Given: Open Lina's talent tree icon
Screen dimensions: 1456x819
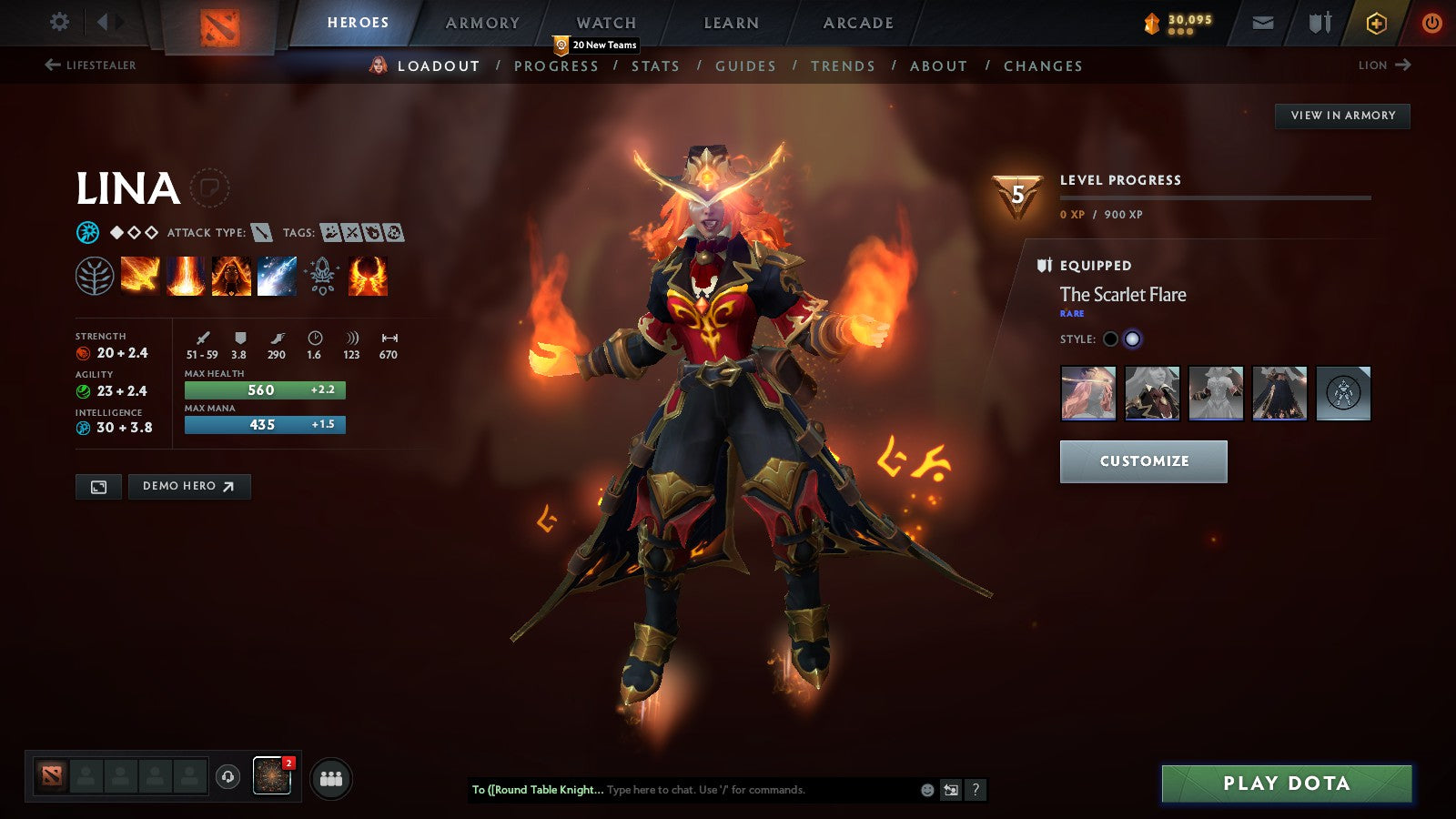Looking at the screenshot, I should click(x=95, y=276).
